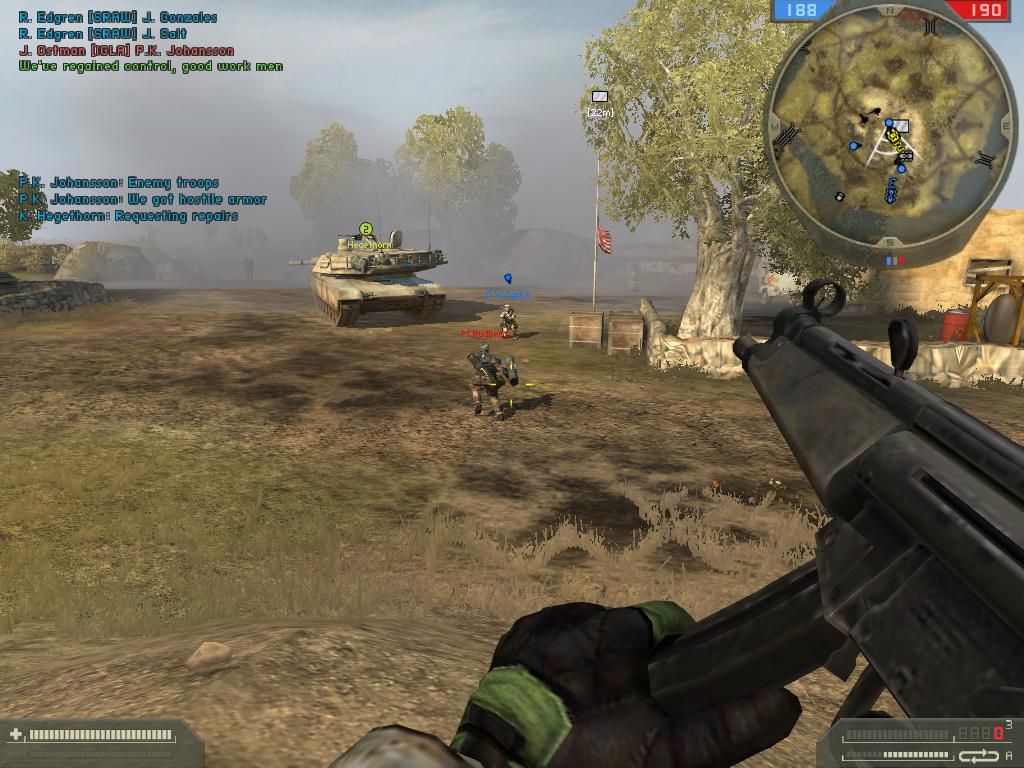Select the white flag icon on the minimap
The height and width of the screenshot is (768, 1024).
click(901, 126)
